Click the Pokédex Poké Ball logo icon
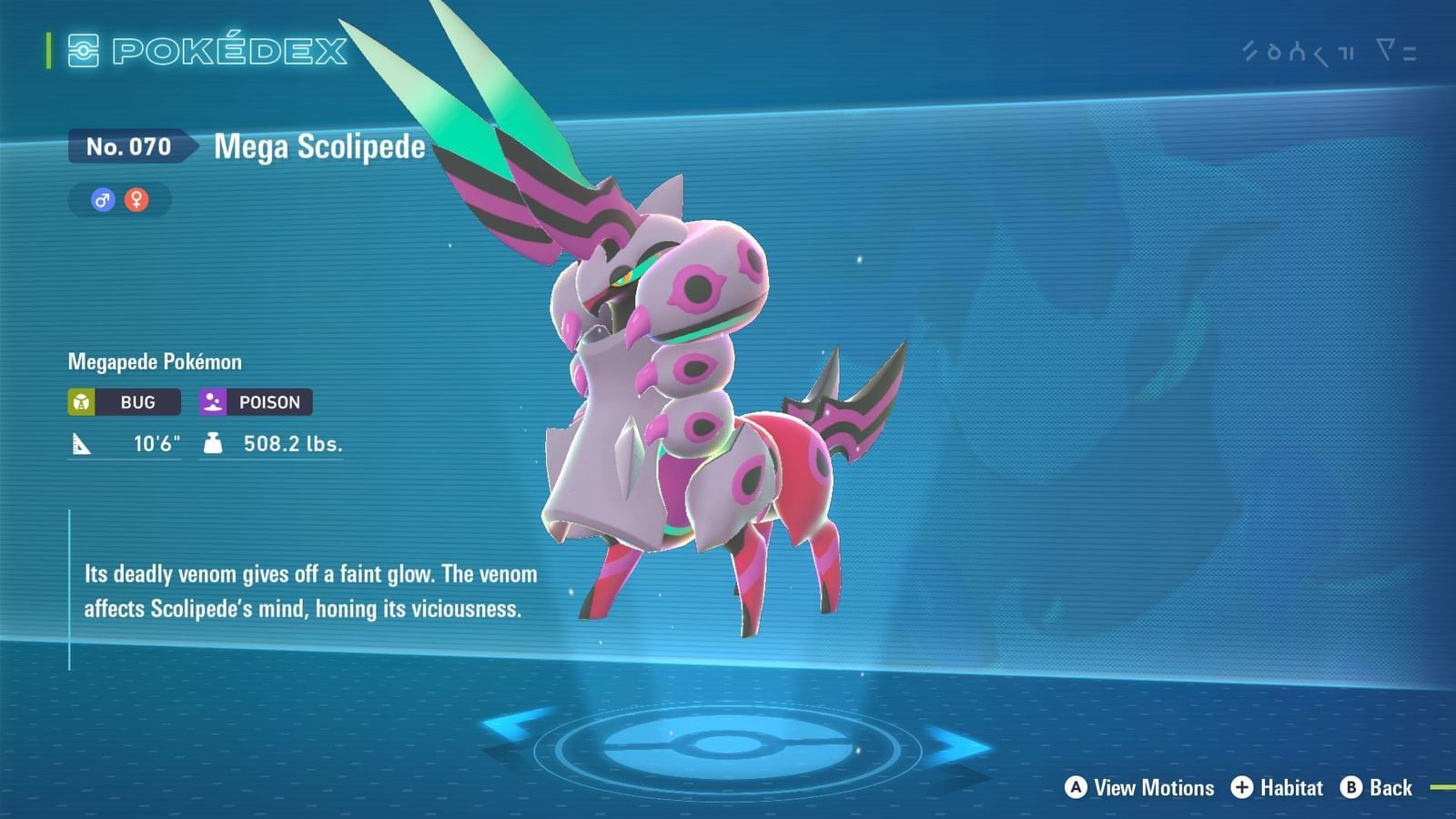 coord(85,52)
